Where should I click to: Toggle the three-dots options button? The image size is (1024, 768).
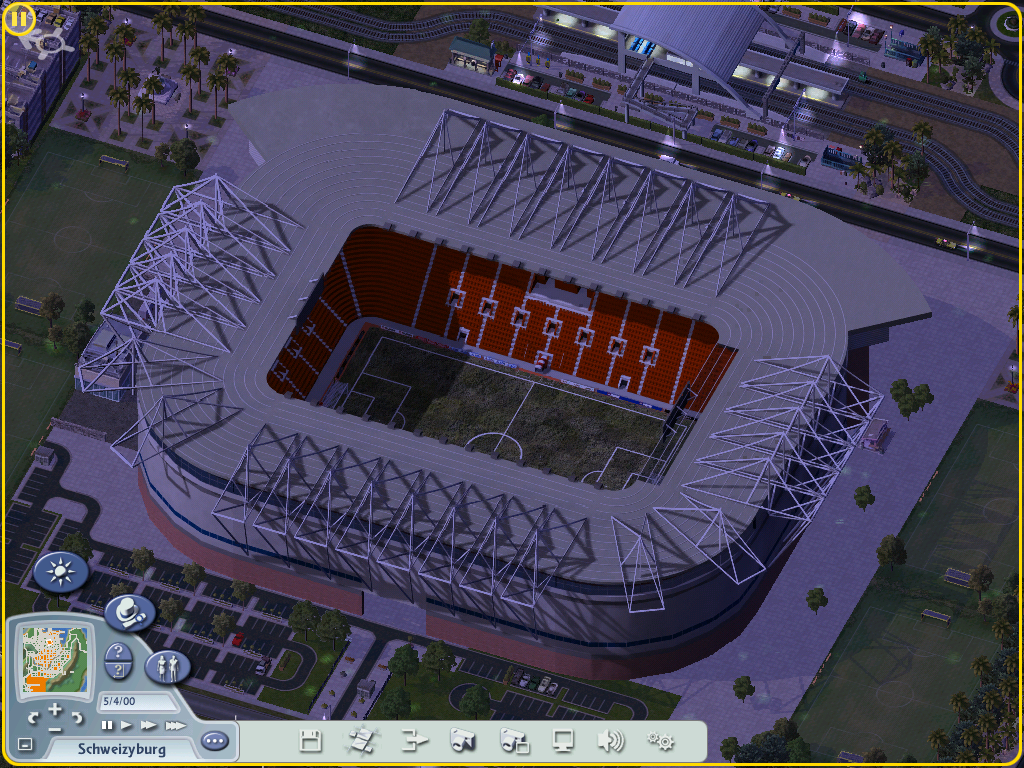214,742
